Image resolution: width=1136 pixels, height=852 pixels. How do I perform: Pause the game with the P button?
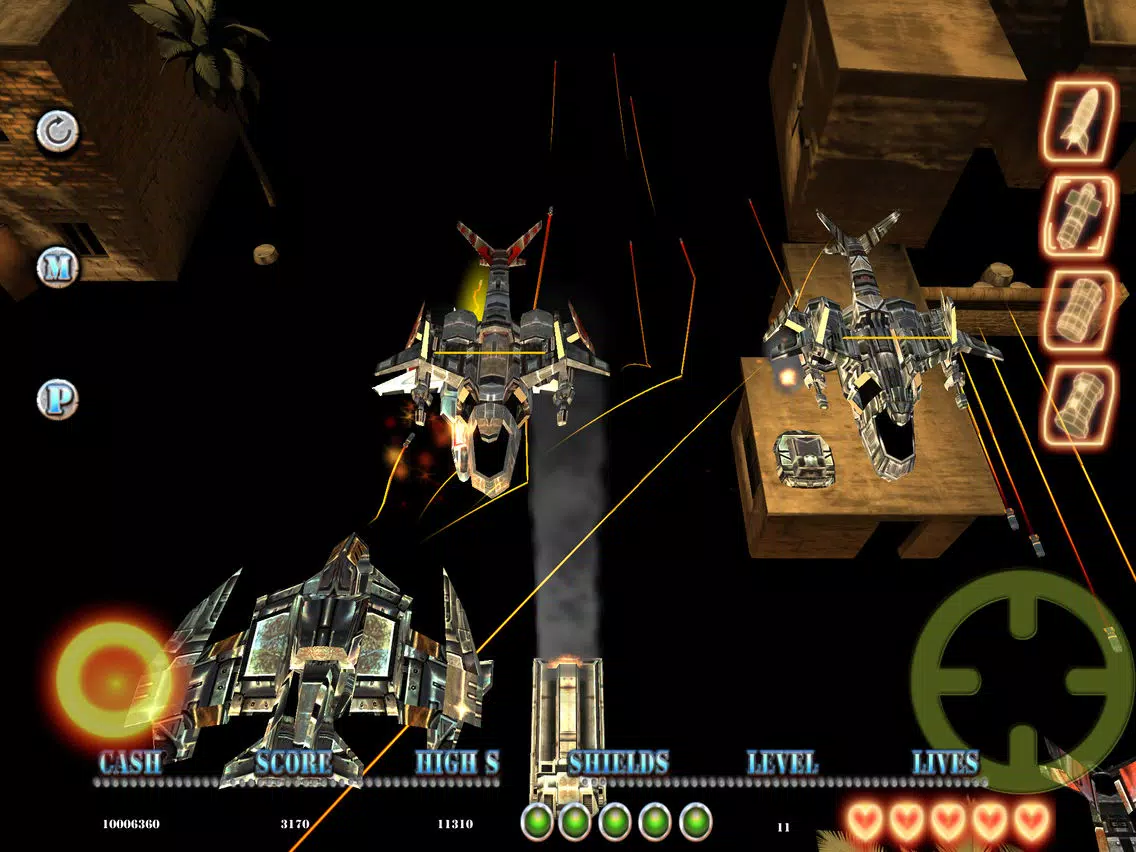pyautogui.click(x=57, y=399)
